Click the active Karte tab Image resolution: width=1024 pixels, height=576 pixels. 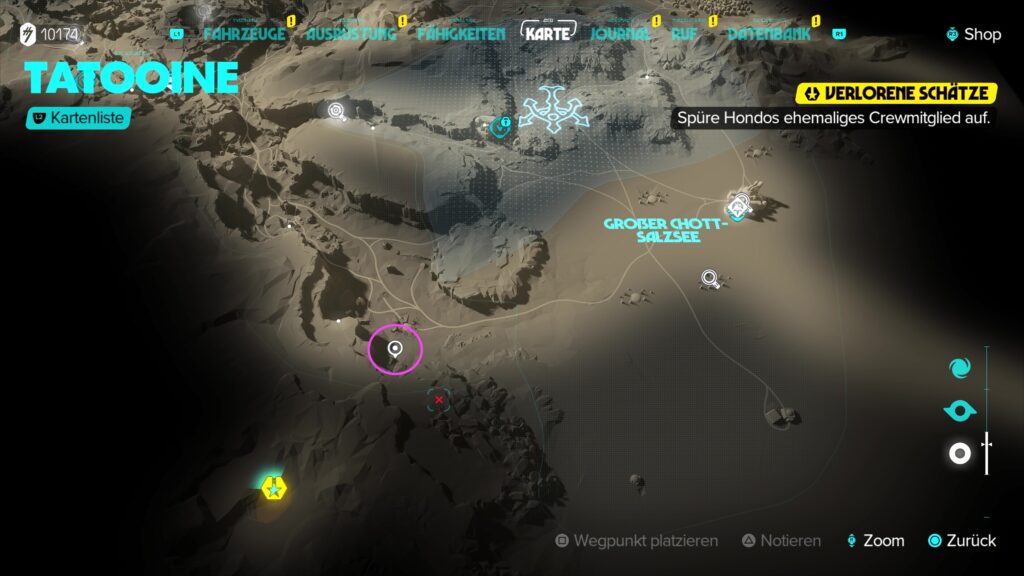click(x=548, y=33)
